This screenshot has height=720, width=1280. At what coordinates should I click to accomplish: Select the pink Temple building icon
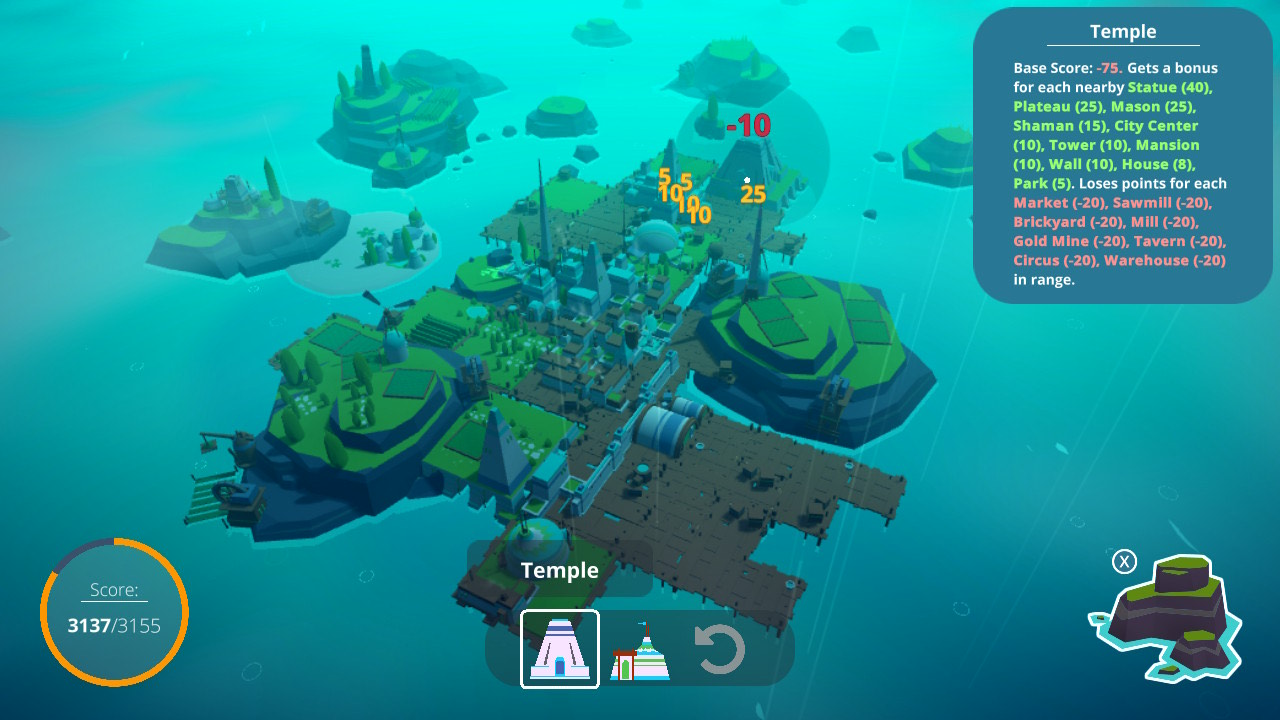click(559, 649)
